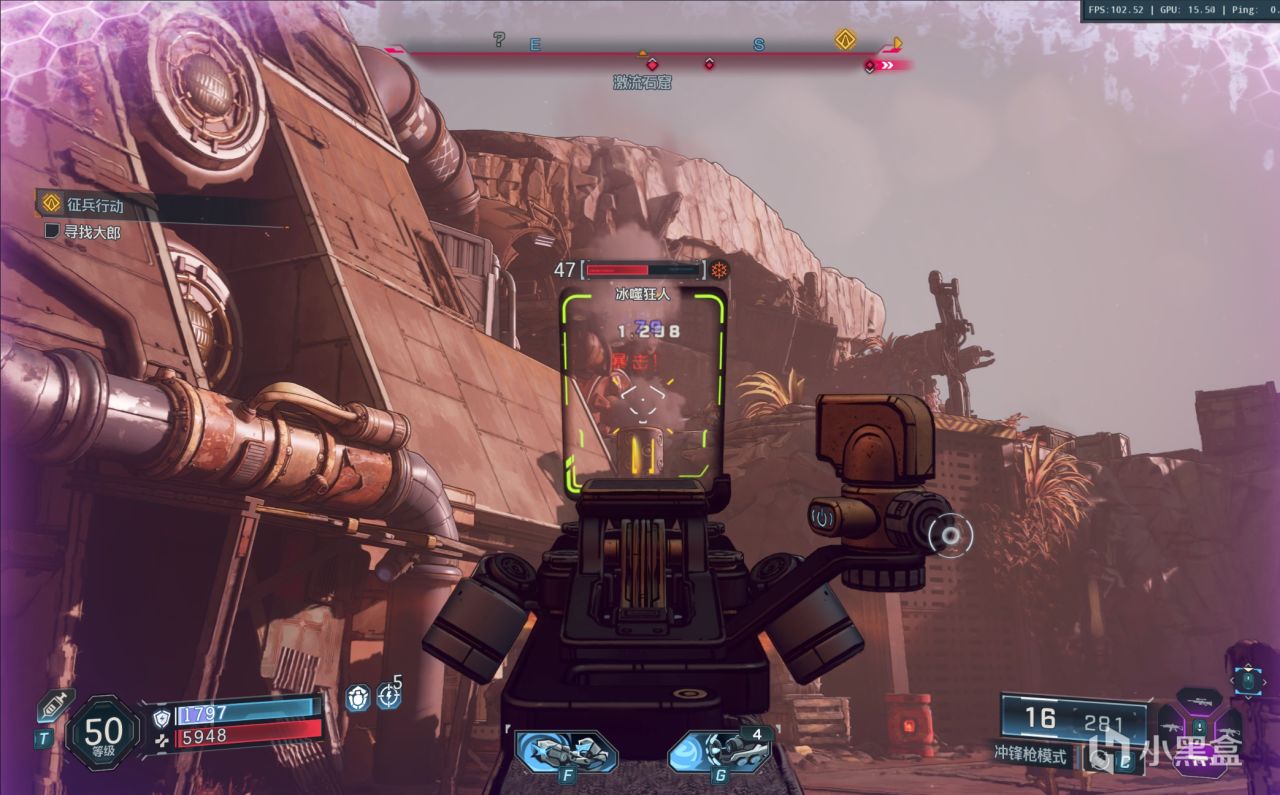Click the FPS and GPU performance overlay
The height and width of the screenshot is (795, 1280).
point(1179,10)
